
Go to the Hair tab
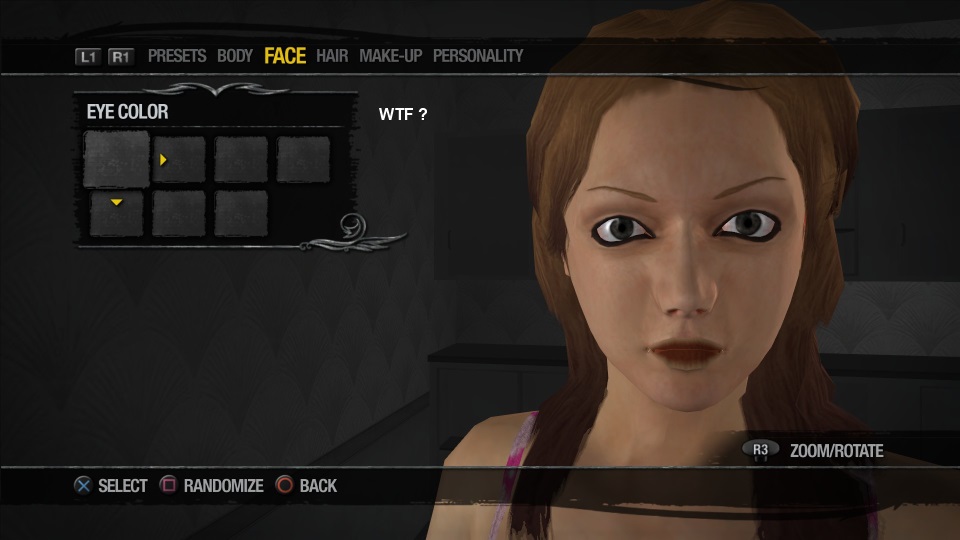pos(332,56)
